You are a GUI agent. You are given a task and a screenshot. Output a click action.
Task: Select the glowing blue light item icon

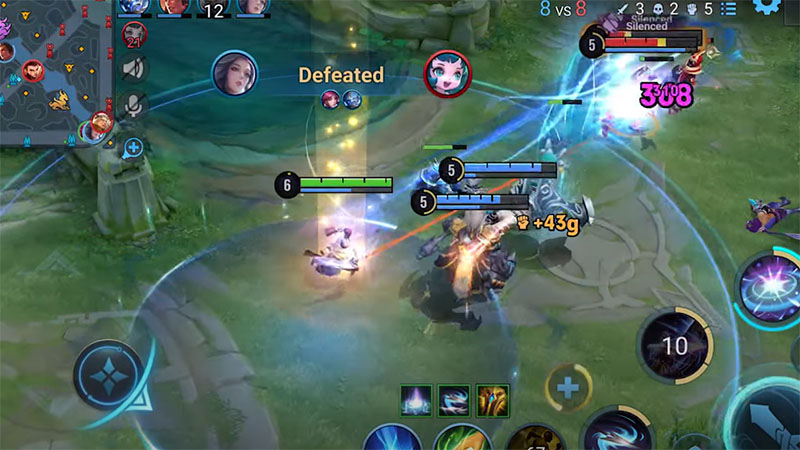coord(417,400)
